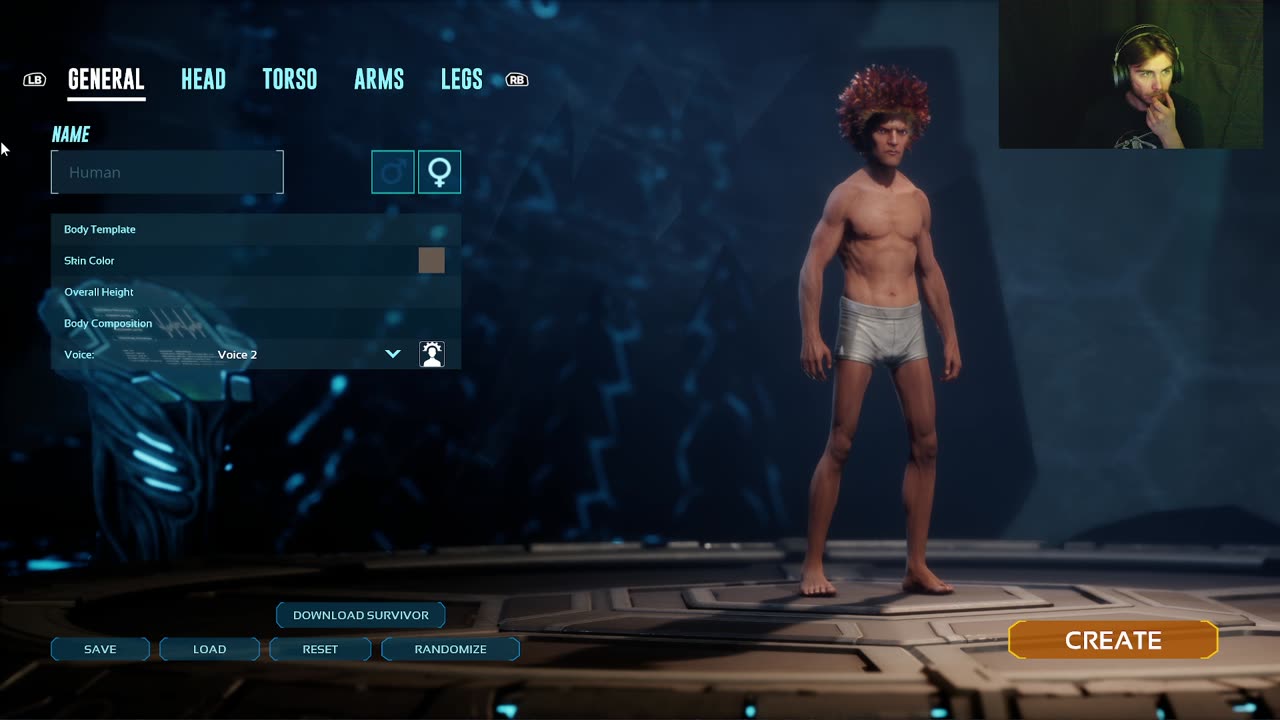Expand the Body Composition option
The image size is (1280, 720).
point(255,323)
